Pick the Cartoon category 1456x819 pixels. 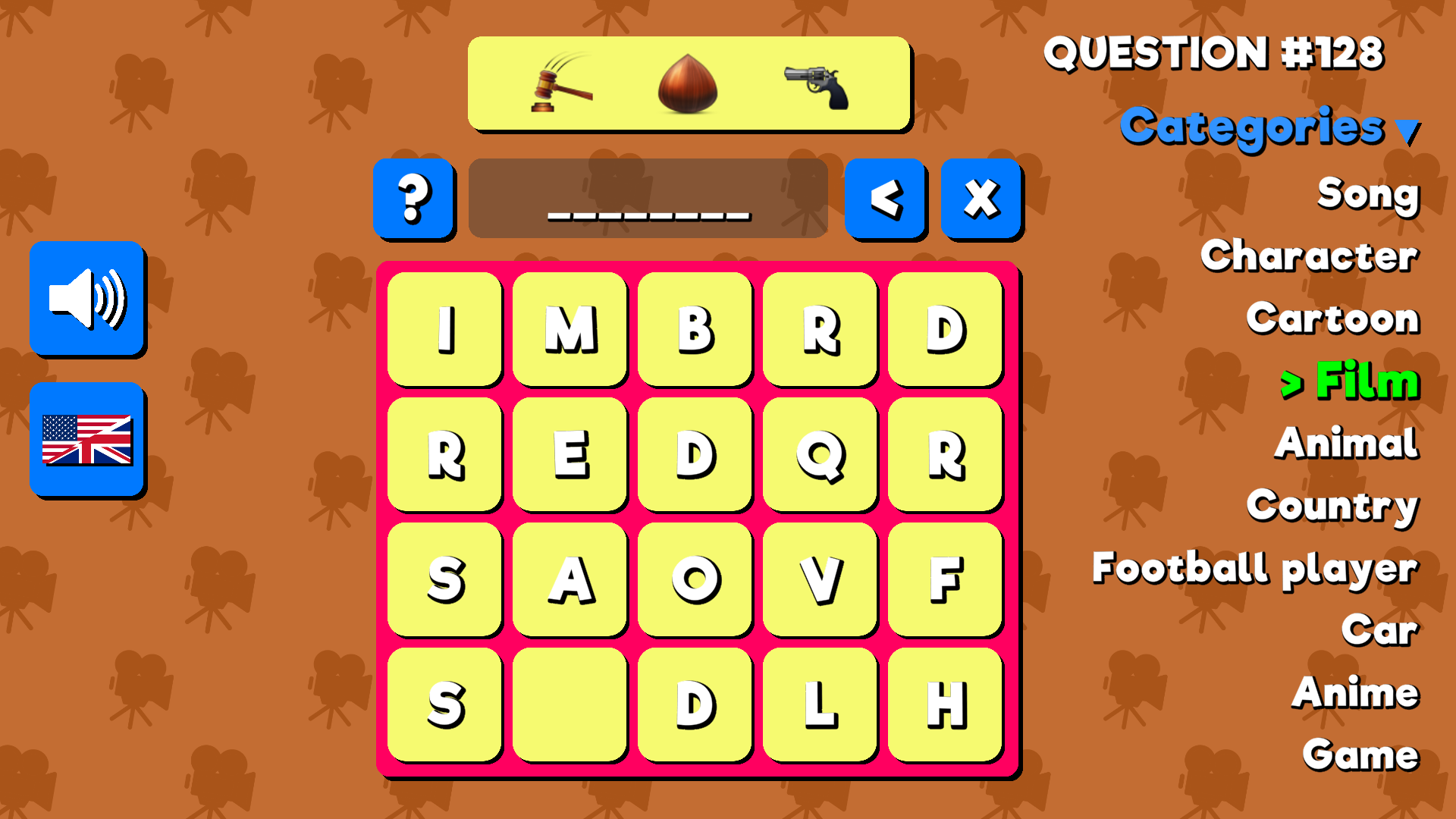[1332, 318]
